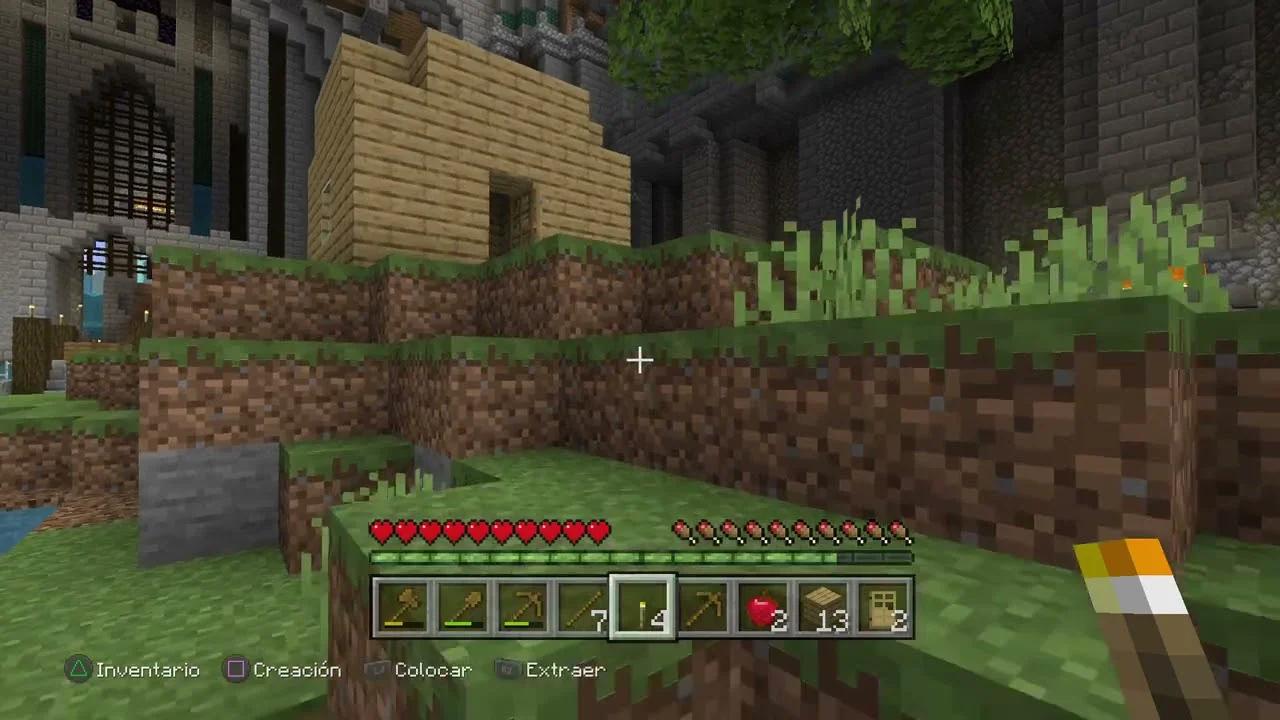Click the crosshair at screen center

tap(639, 360)
